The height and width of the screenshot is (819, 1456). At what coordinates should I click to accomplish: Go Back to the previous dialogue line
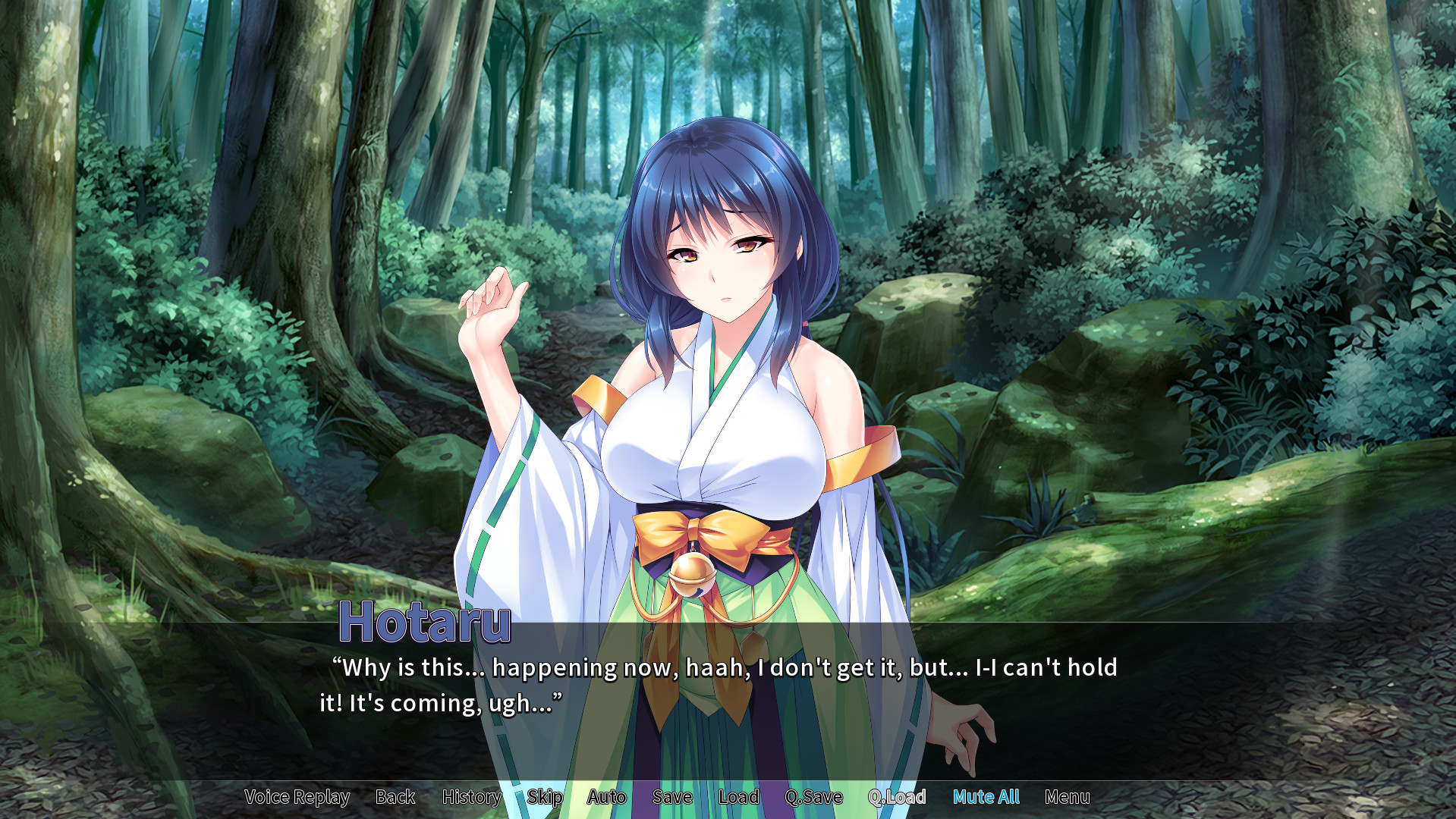394,797
